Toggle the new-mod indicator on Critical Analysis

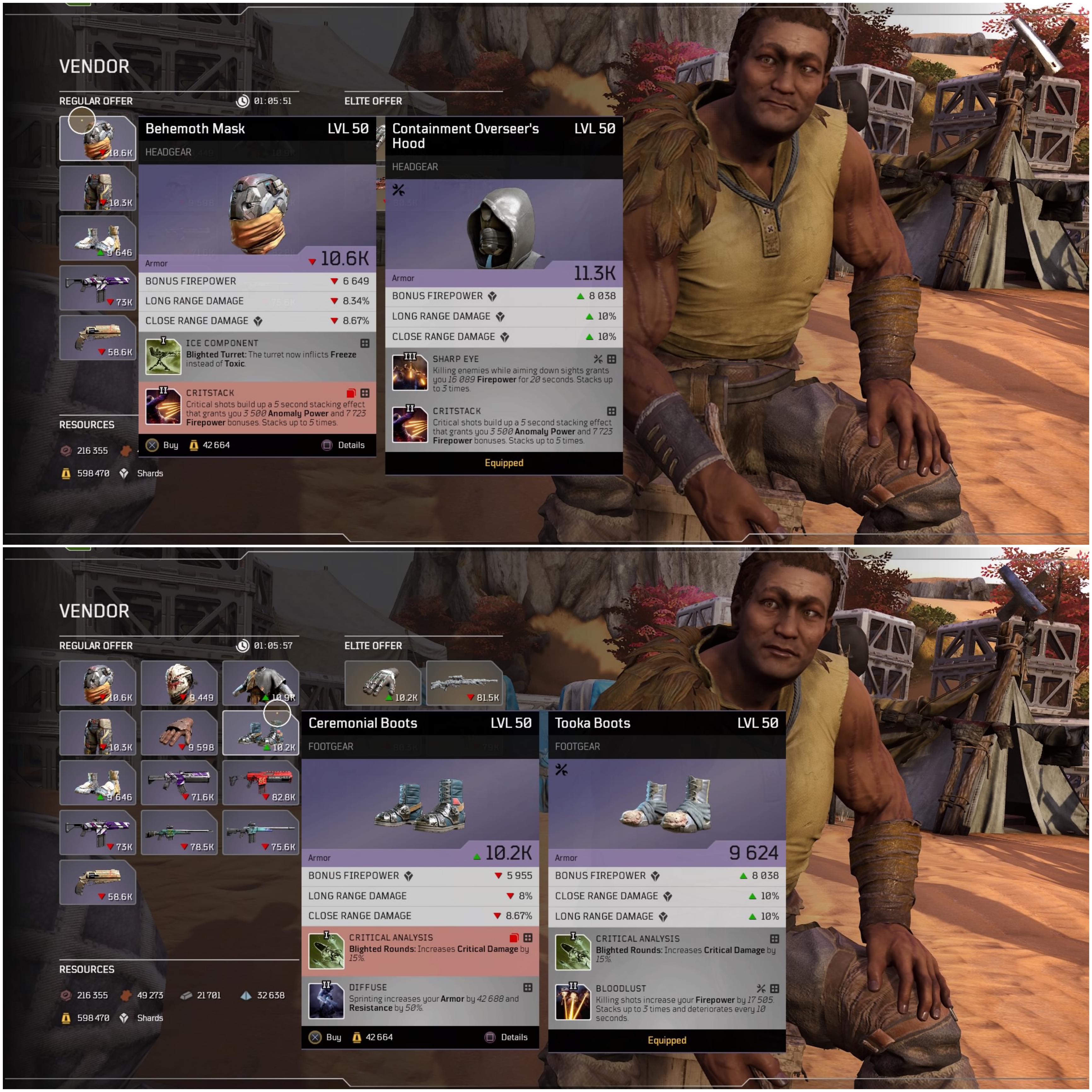pos(514,938)
